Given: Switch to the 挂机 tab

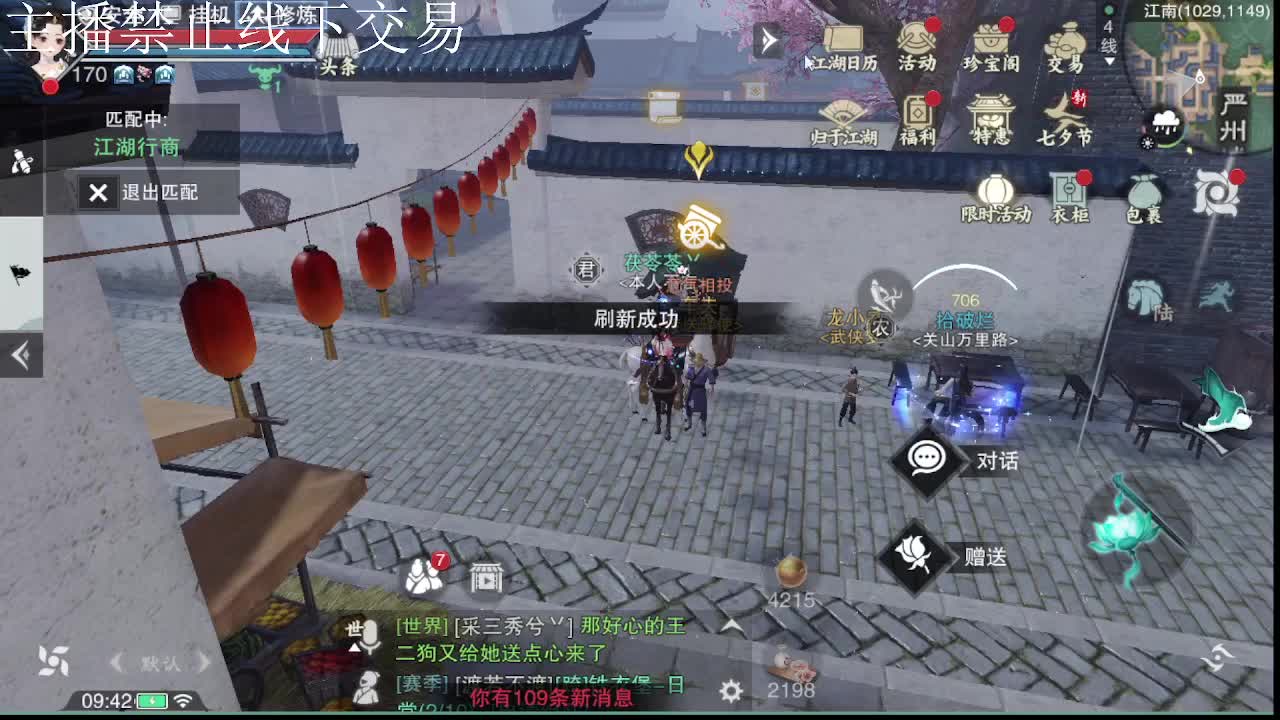Looking at the screenshot, I should [207, 13].
